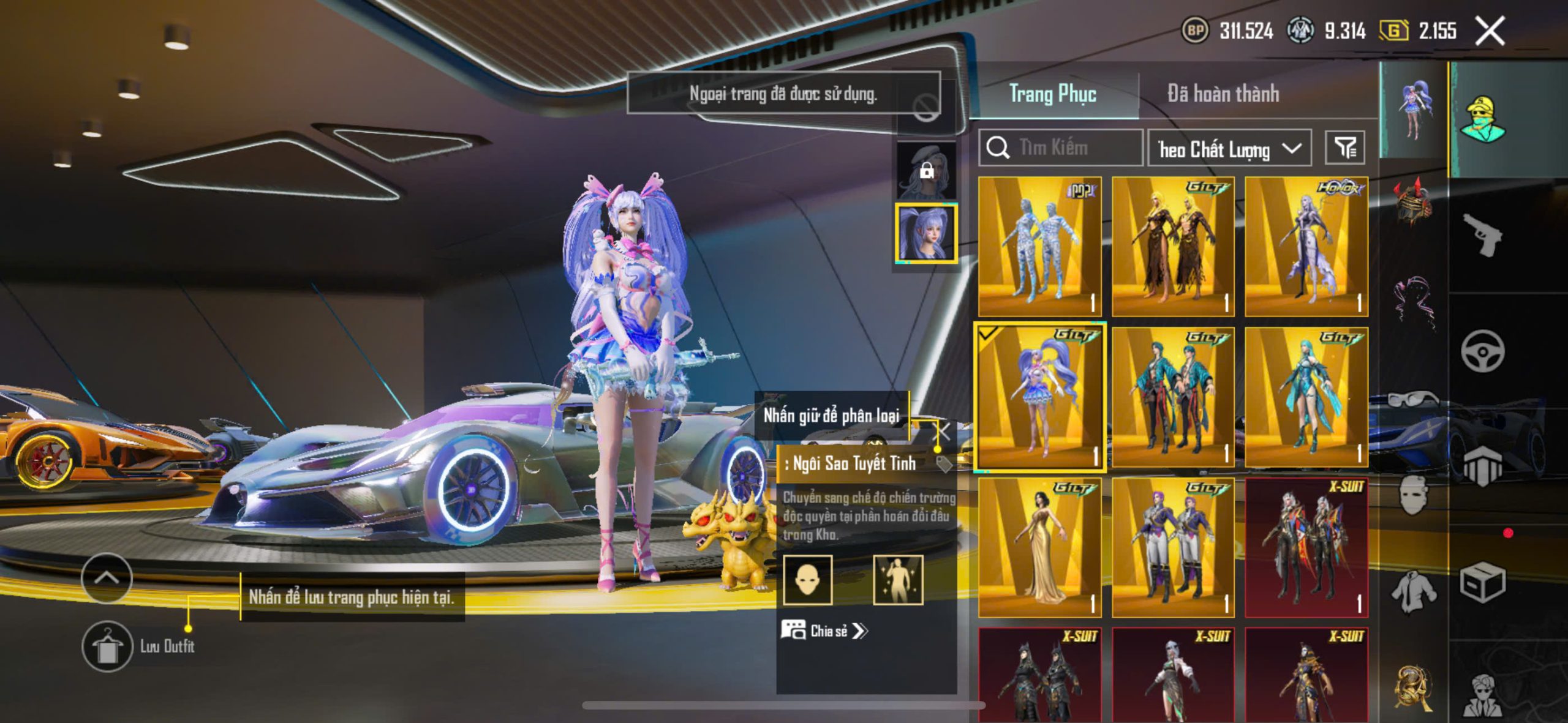1568x723 pixels.
Task: Open the steering wheel vehicle category
Action: (x=1482, y=351)
